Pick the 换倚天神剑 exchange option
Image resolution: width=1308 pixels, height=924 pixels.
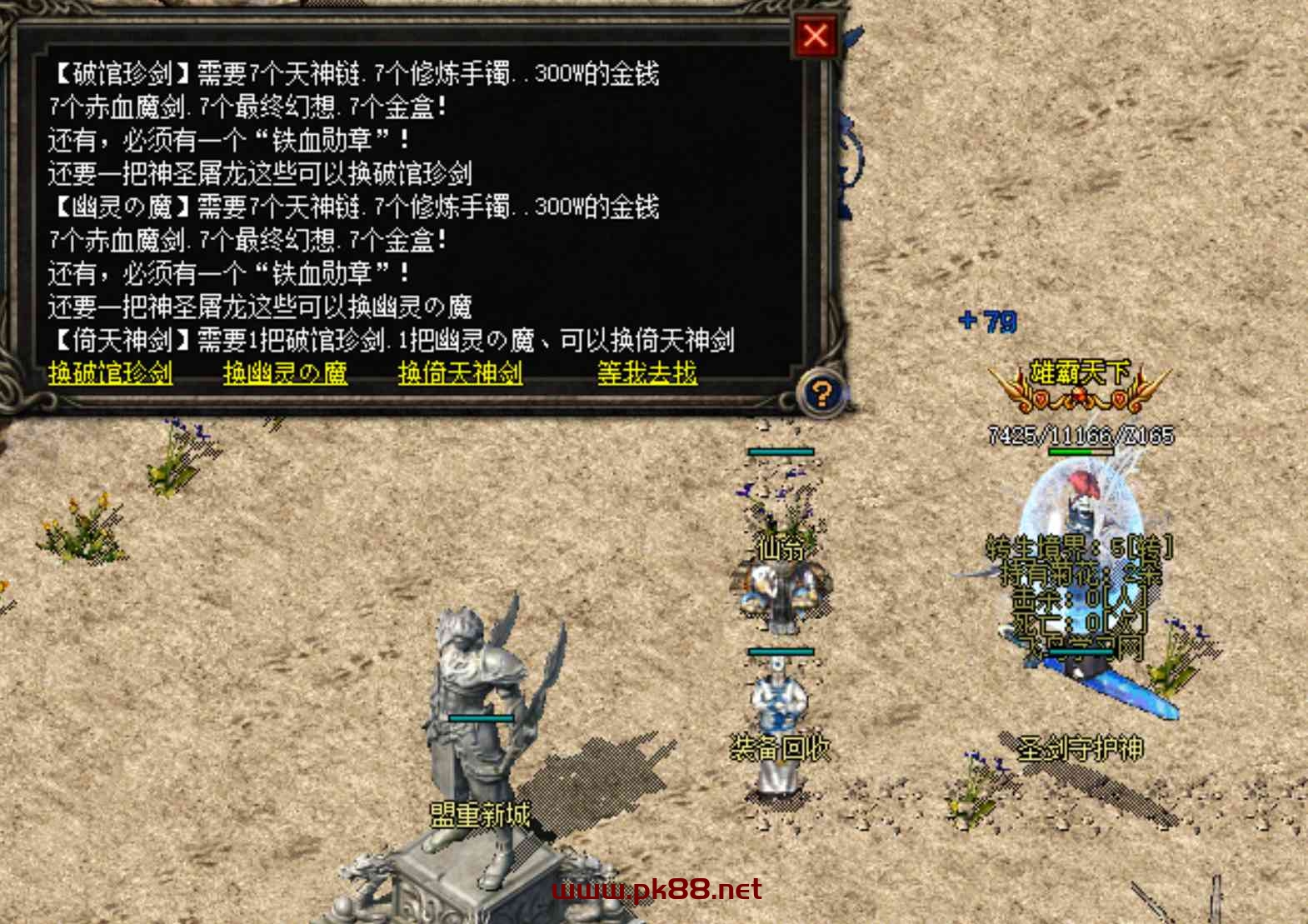(x=460, y=372)
